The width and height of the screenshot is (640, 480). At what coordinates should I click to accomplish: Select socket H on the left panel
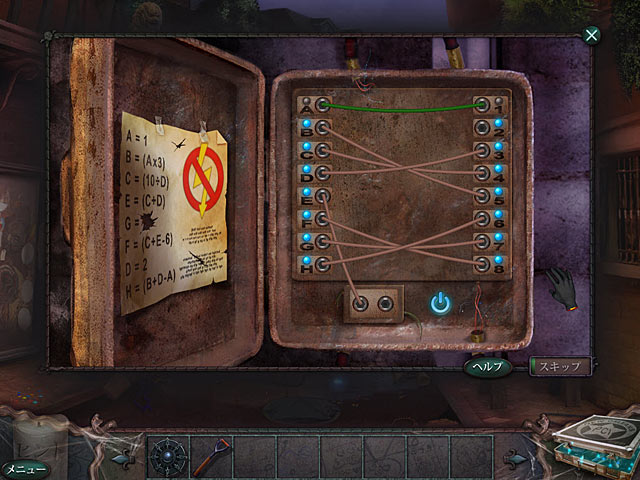click(322, 264)
